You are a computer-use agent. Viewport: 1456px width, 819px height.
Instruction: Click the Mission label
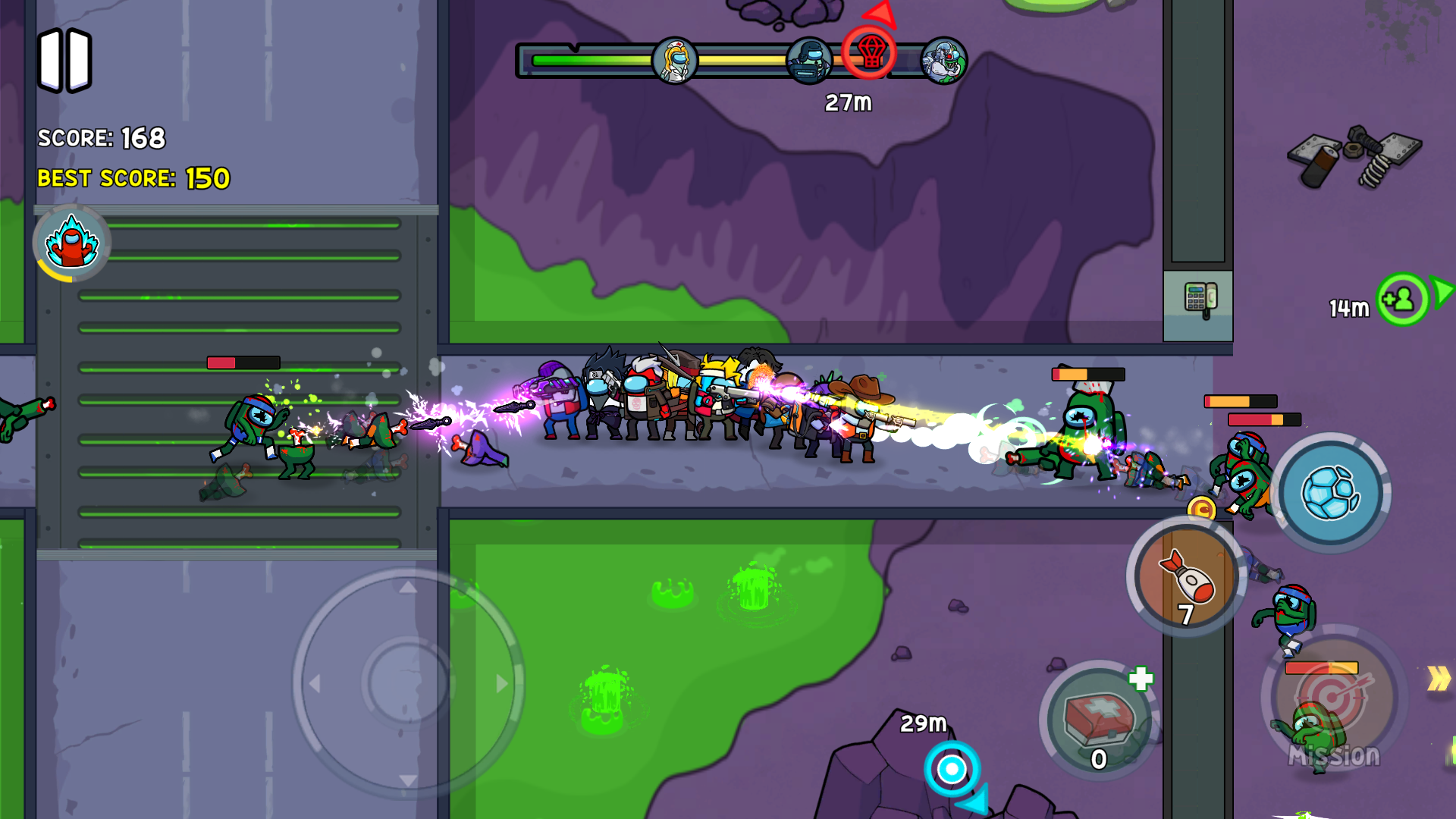[x=1335, y=755]
